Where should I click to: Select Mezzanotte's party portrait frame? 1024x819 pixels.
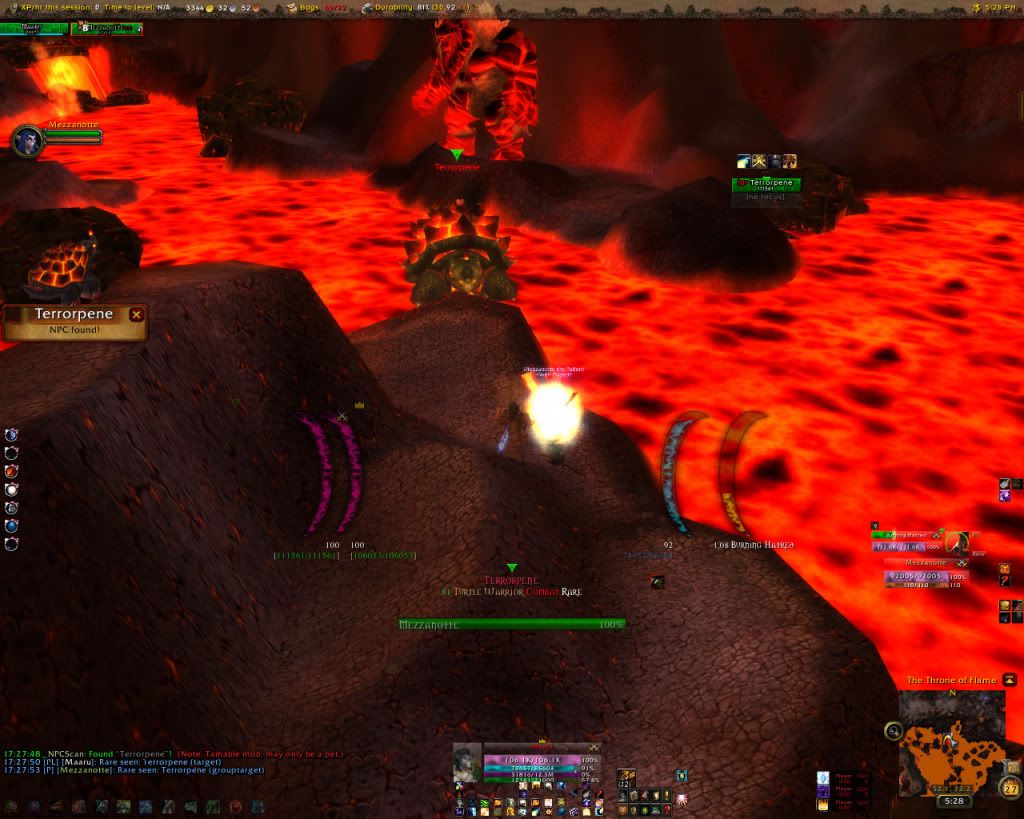click(x=27, y=139)
